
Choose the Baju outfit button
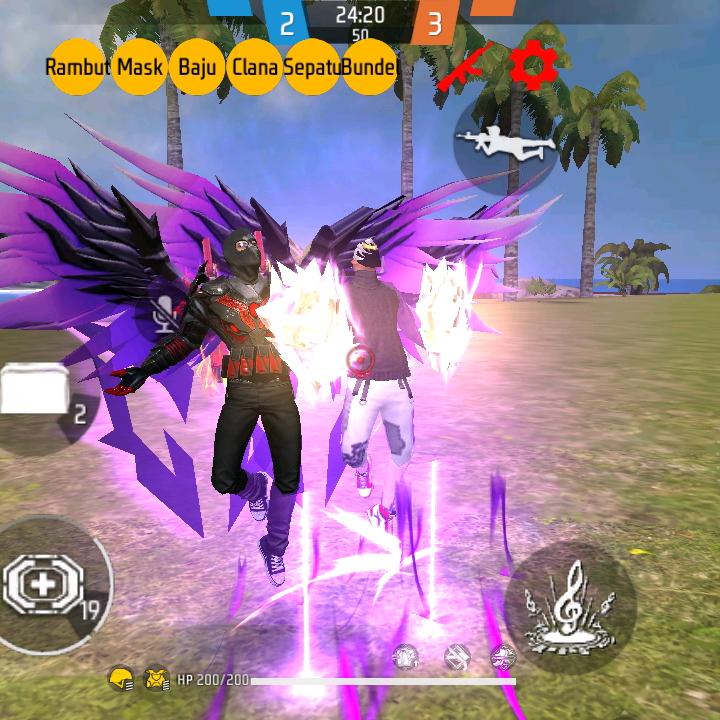coord(198,67)
